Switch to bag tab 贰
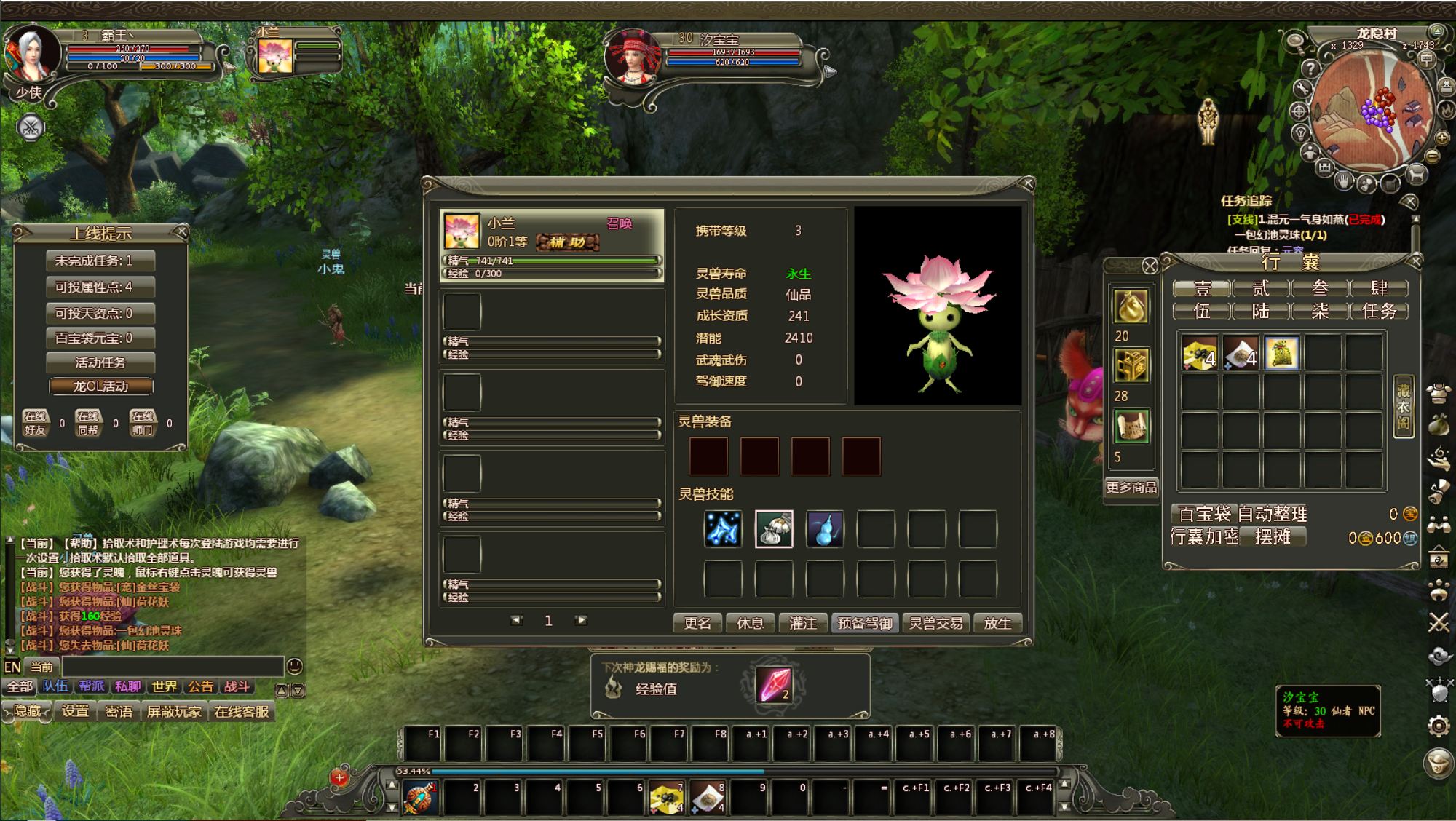Image resolution: width=1456 pixels, height=821 pixels. (1261, 288)
